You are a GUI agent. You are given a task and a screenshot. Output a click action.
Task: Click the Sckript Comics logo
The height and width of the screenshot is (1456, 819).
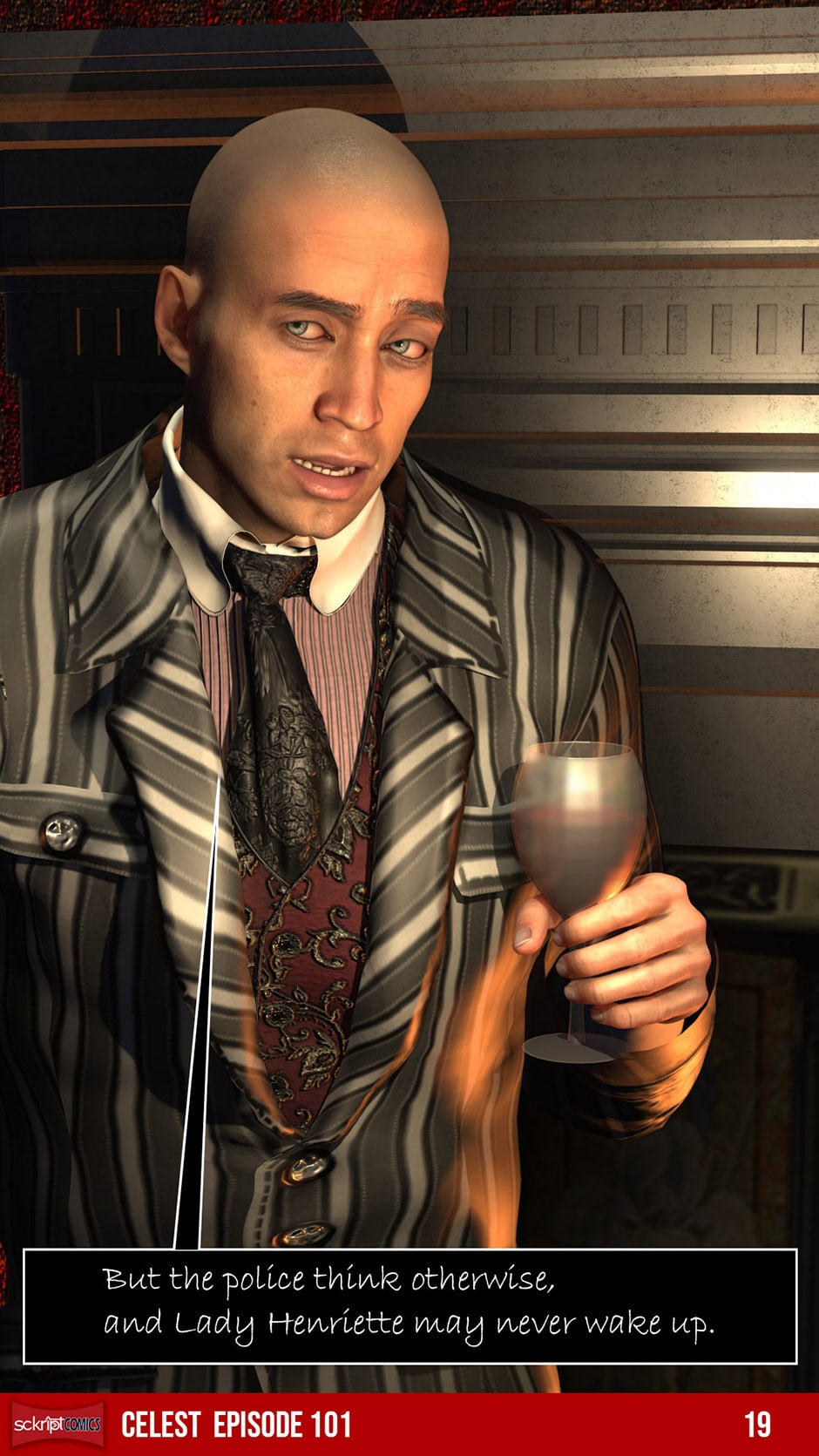coord(58,1425)
